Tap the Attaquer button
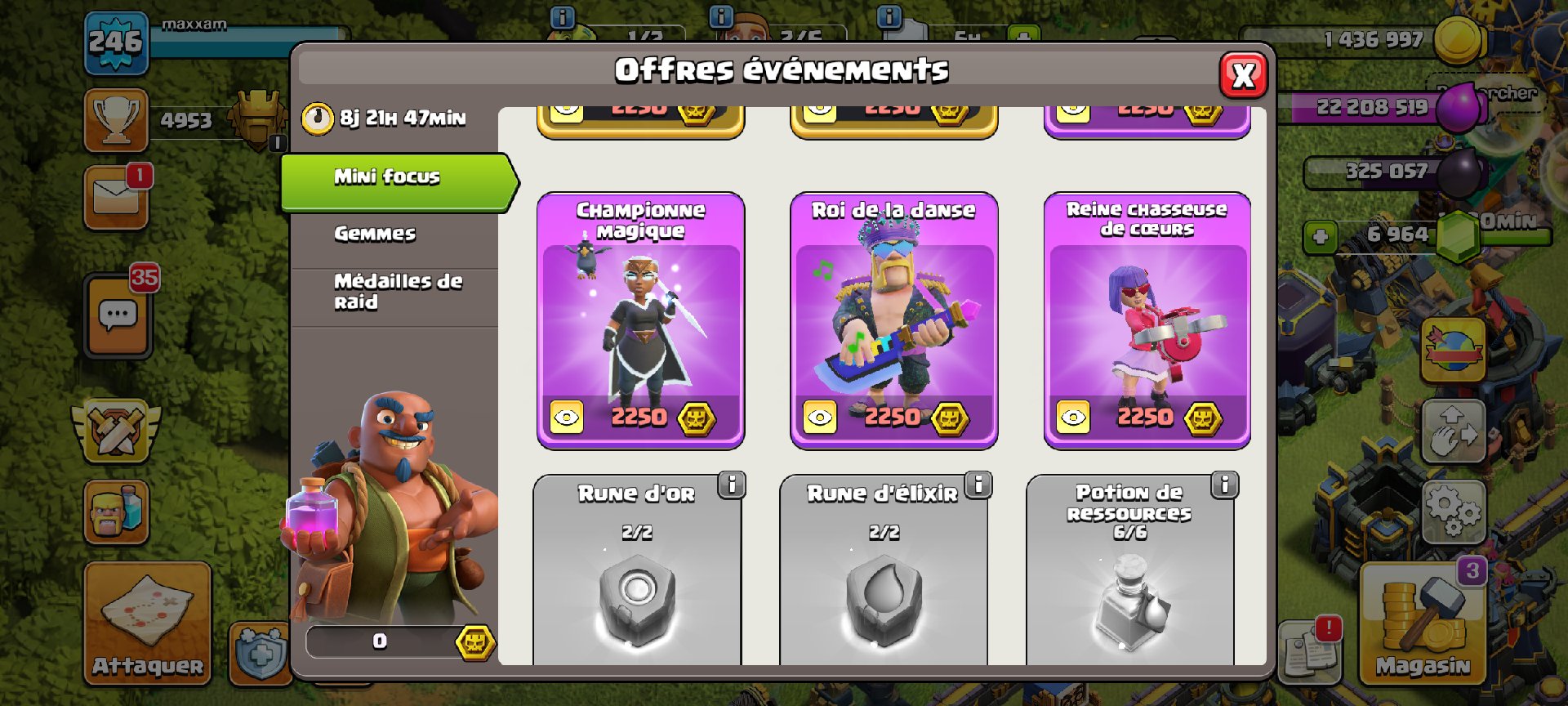This screenshot has width=1568, height=706. click(x=148, y=623)
